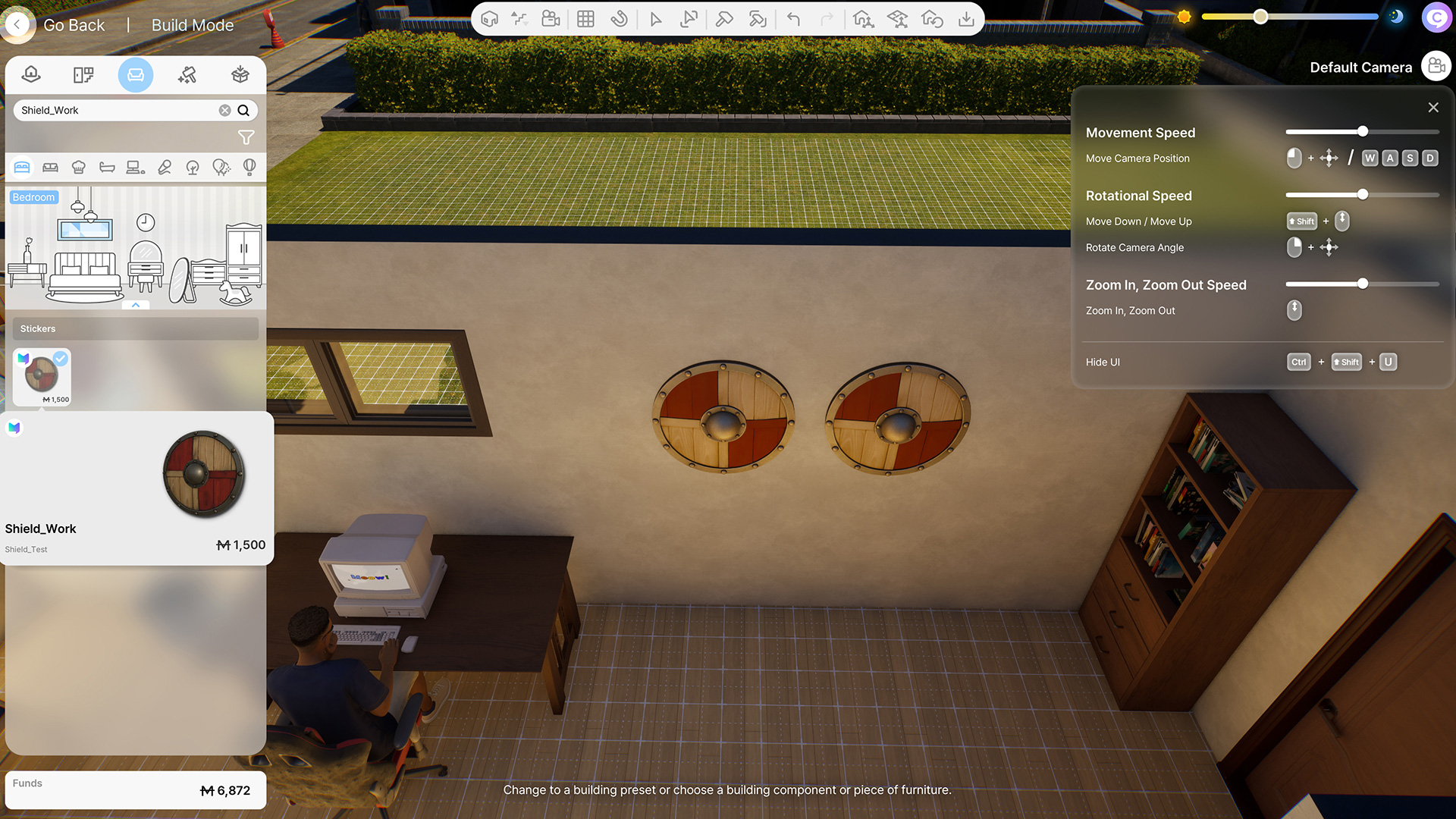Click the Default Camera icon button

pos(1436,67)
